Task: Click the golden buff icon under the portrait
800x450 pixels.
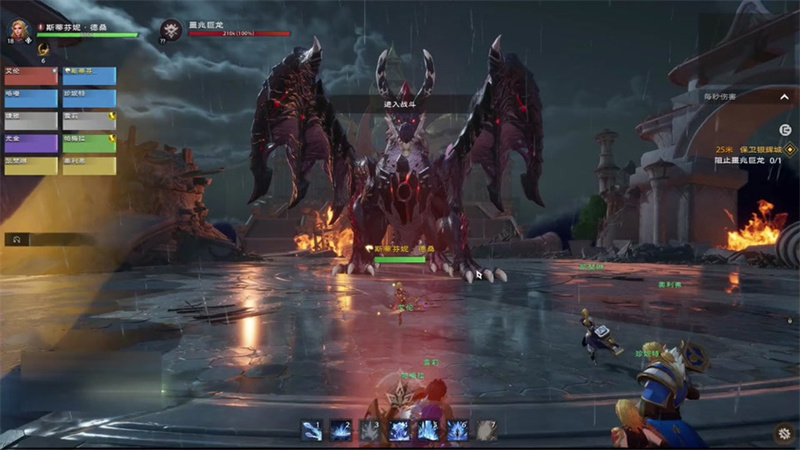Action: [42, 49]
